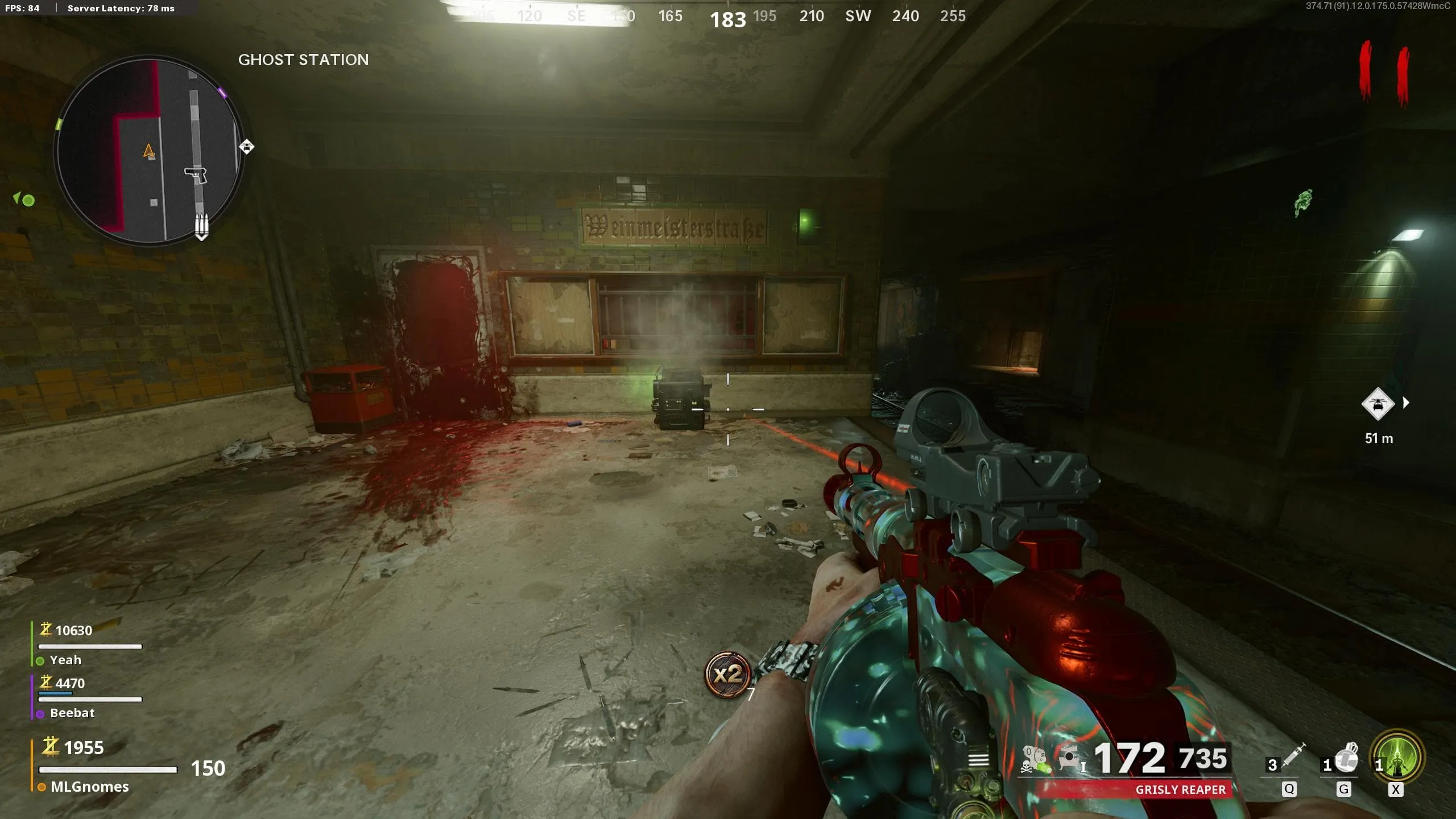Click the x2 double points power-up icon
The height and width of the screenshot is (819, 1456).
727,675
